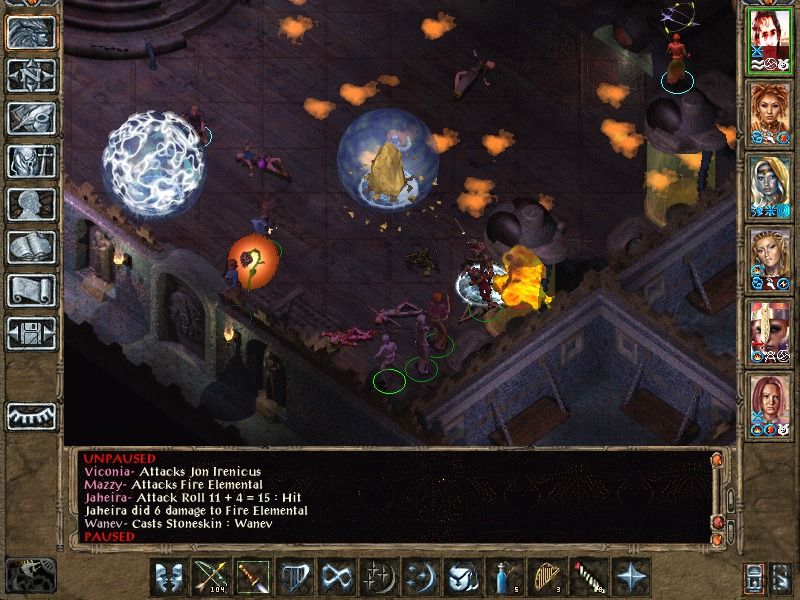
Task: Open the area map screen
Action: [x=31, y=74]
